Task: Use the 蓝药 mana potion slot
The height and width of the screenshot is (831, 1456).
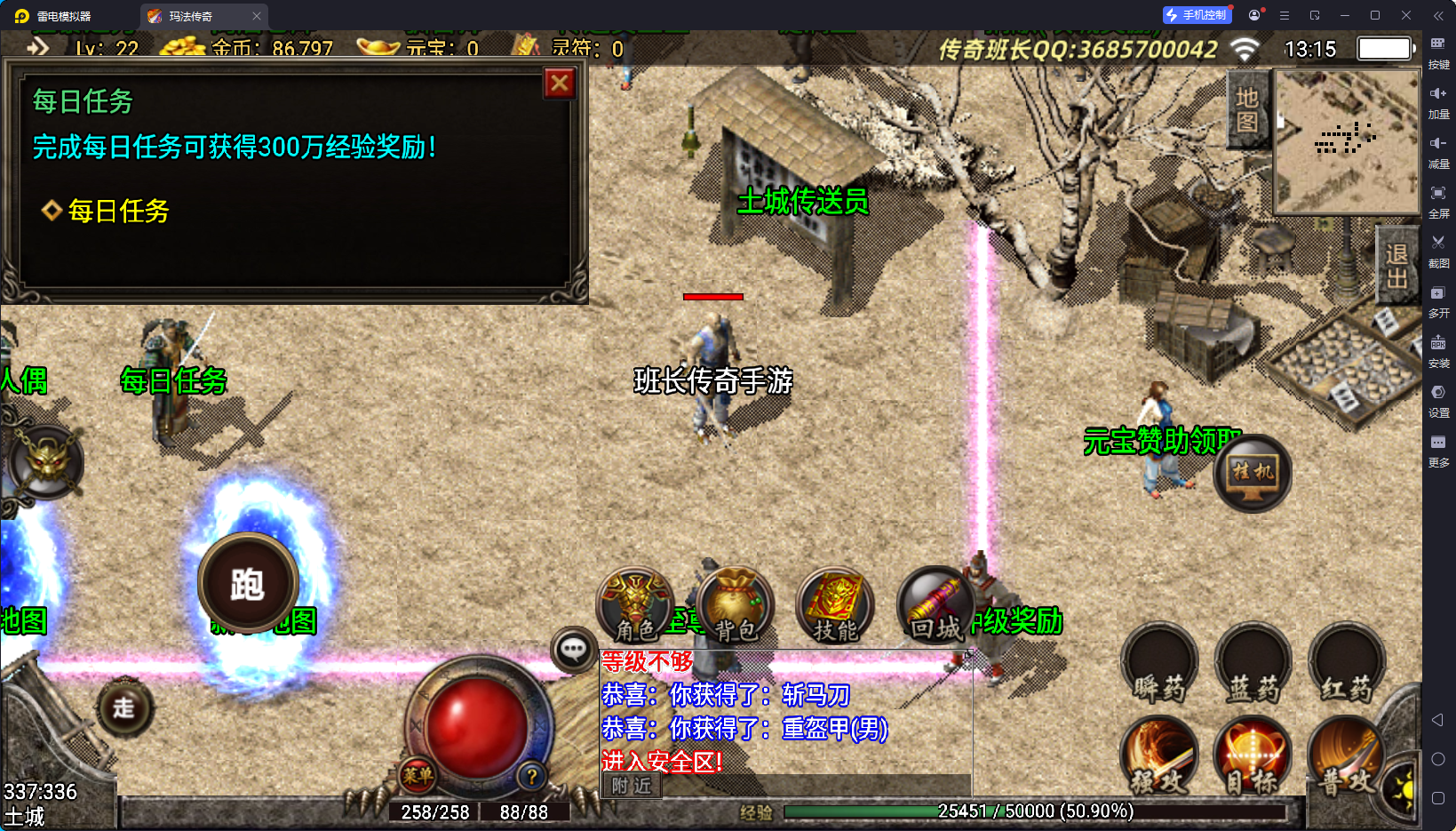Action: (1253, 665)
